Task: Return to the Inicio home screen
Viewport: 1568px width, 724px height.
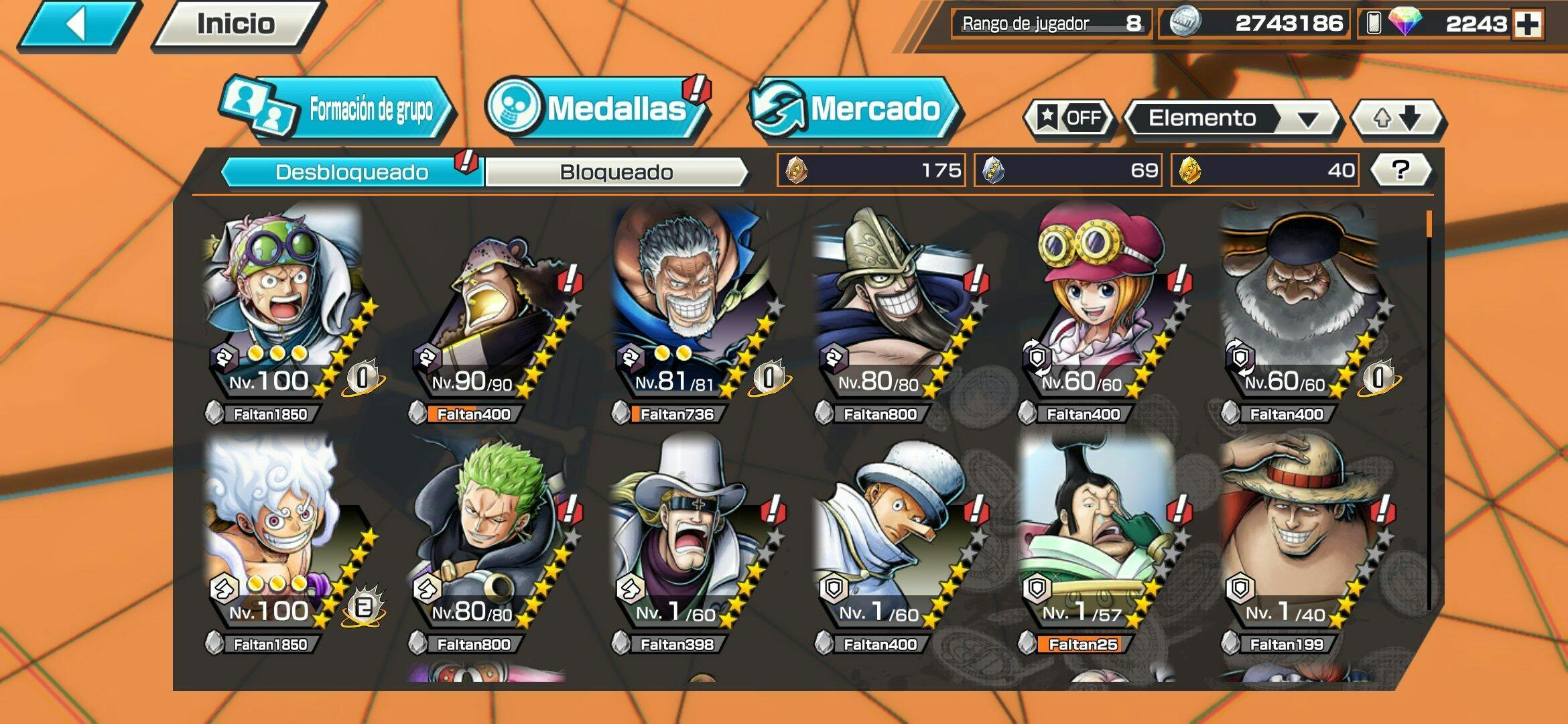Action: pyautogui.click(x=236, y=25)
